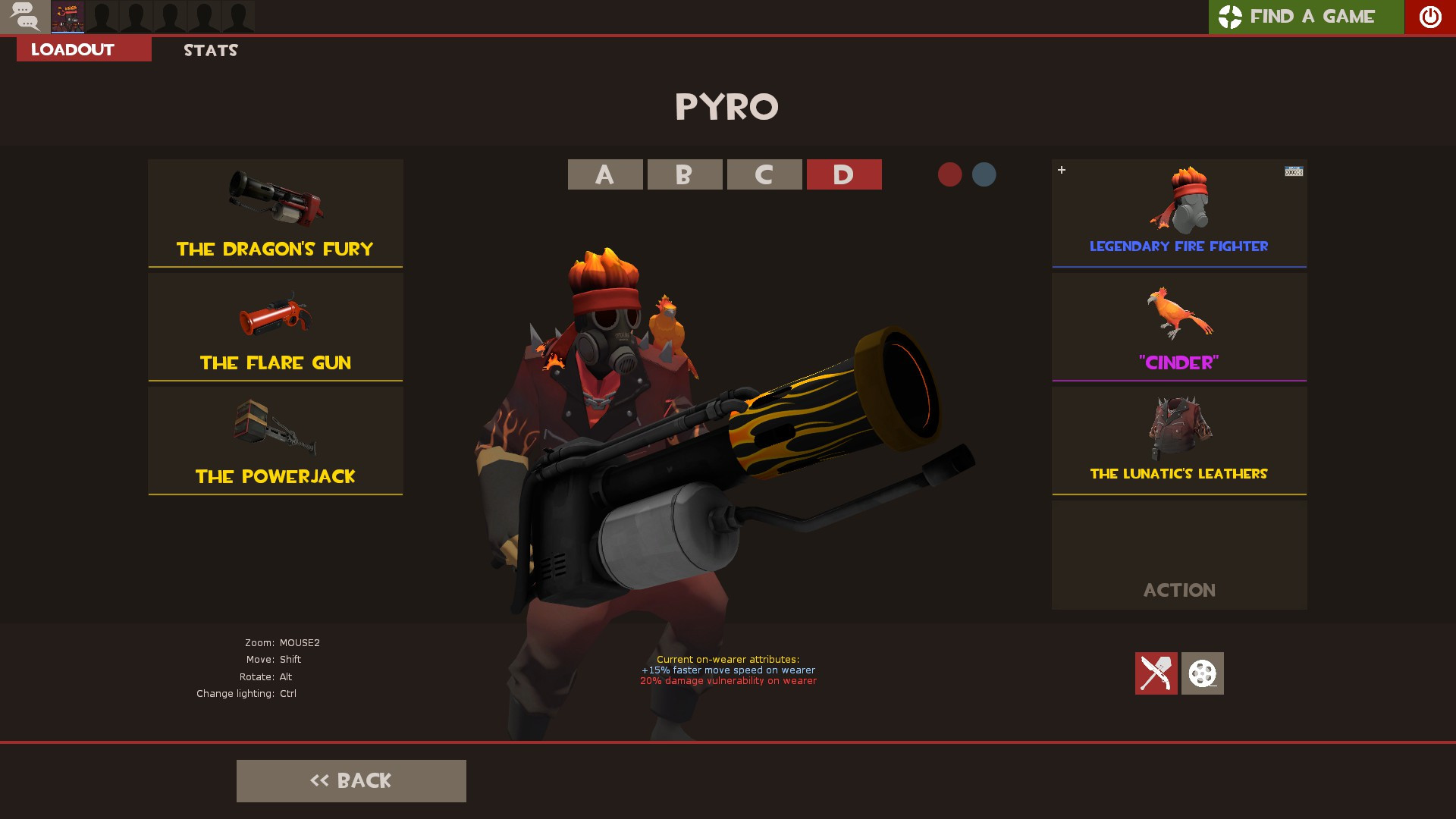Open the empty Action item slot

tap(1178, 554)
